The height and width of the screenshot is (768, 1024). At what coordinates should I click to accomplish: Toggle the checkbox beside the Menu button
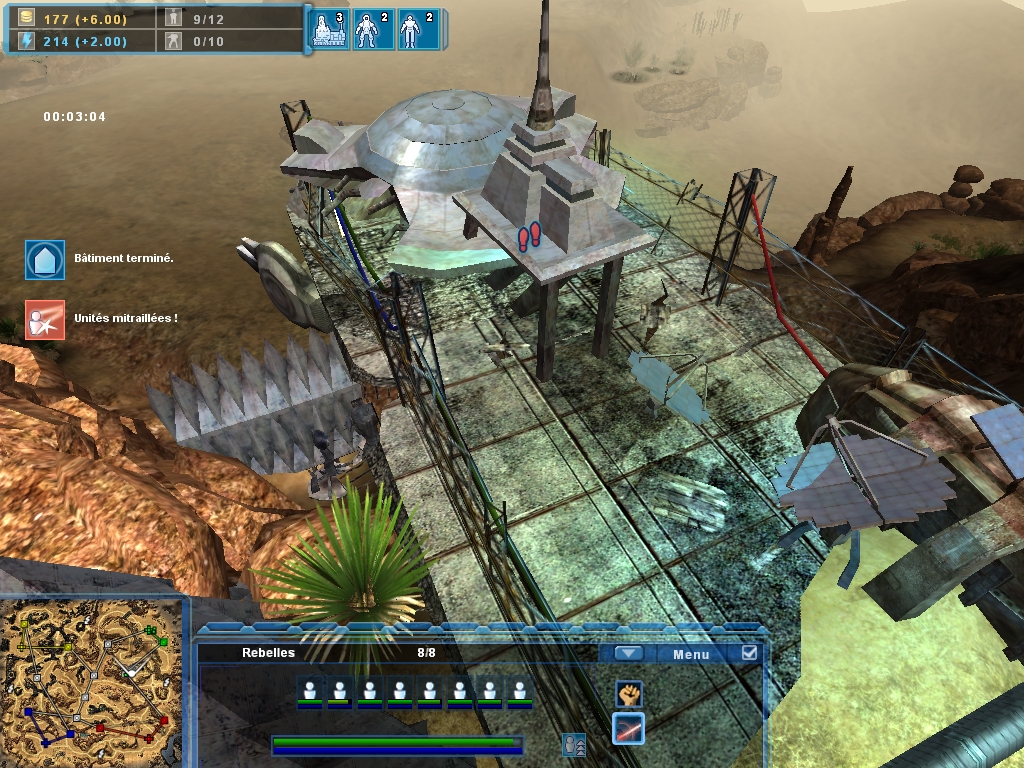749,653
